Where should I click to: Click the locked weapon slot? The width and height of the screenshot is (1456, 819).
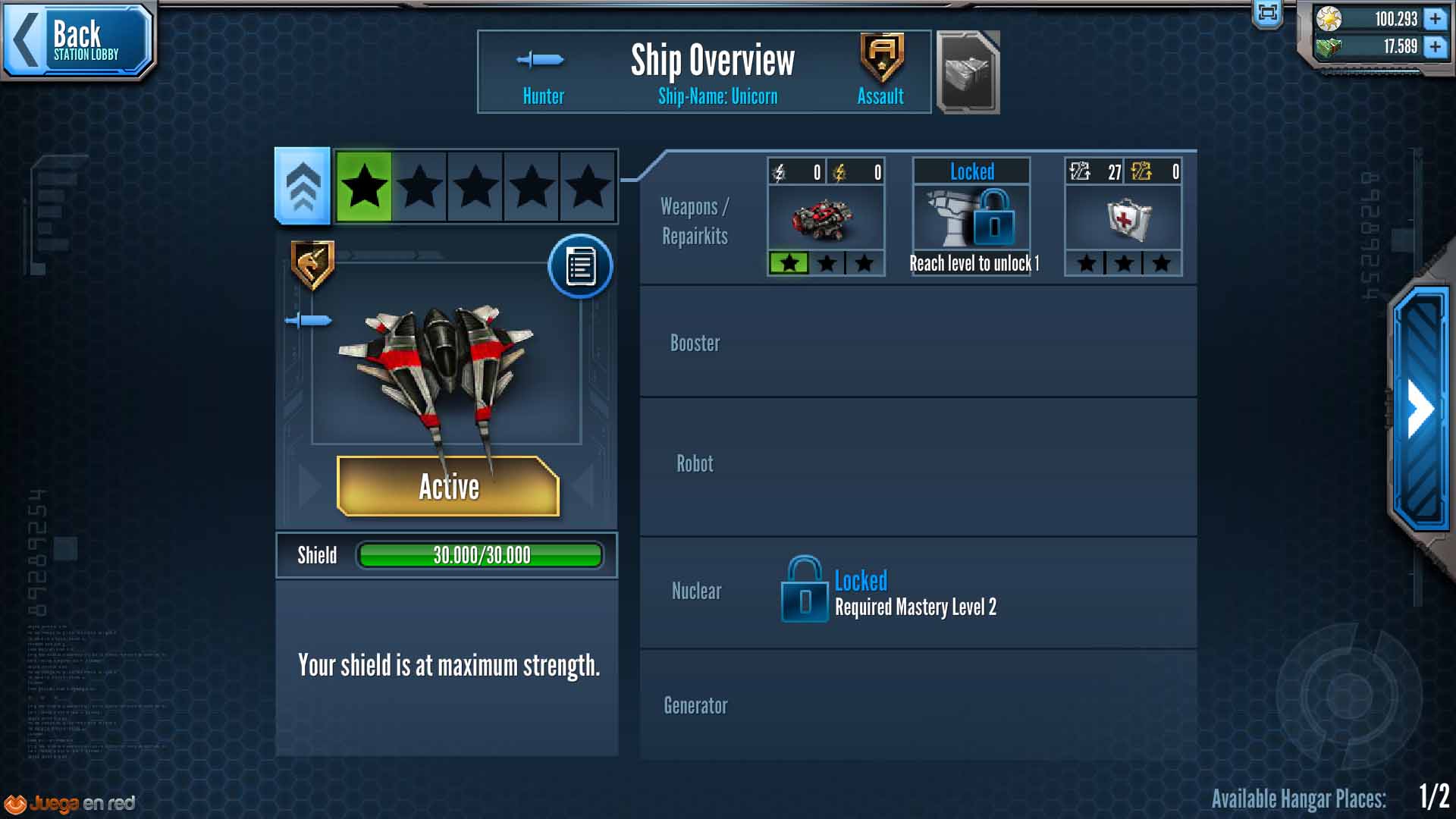tap(971, 218)
